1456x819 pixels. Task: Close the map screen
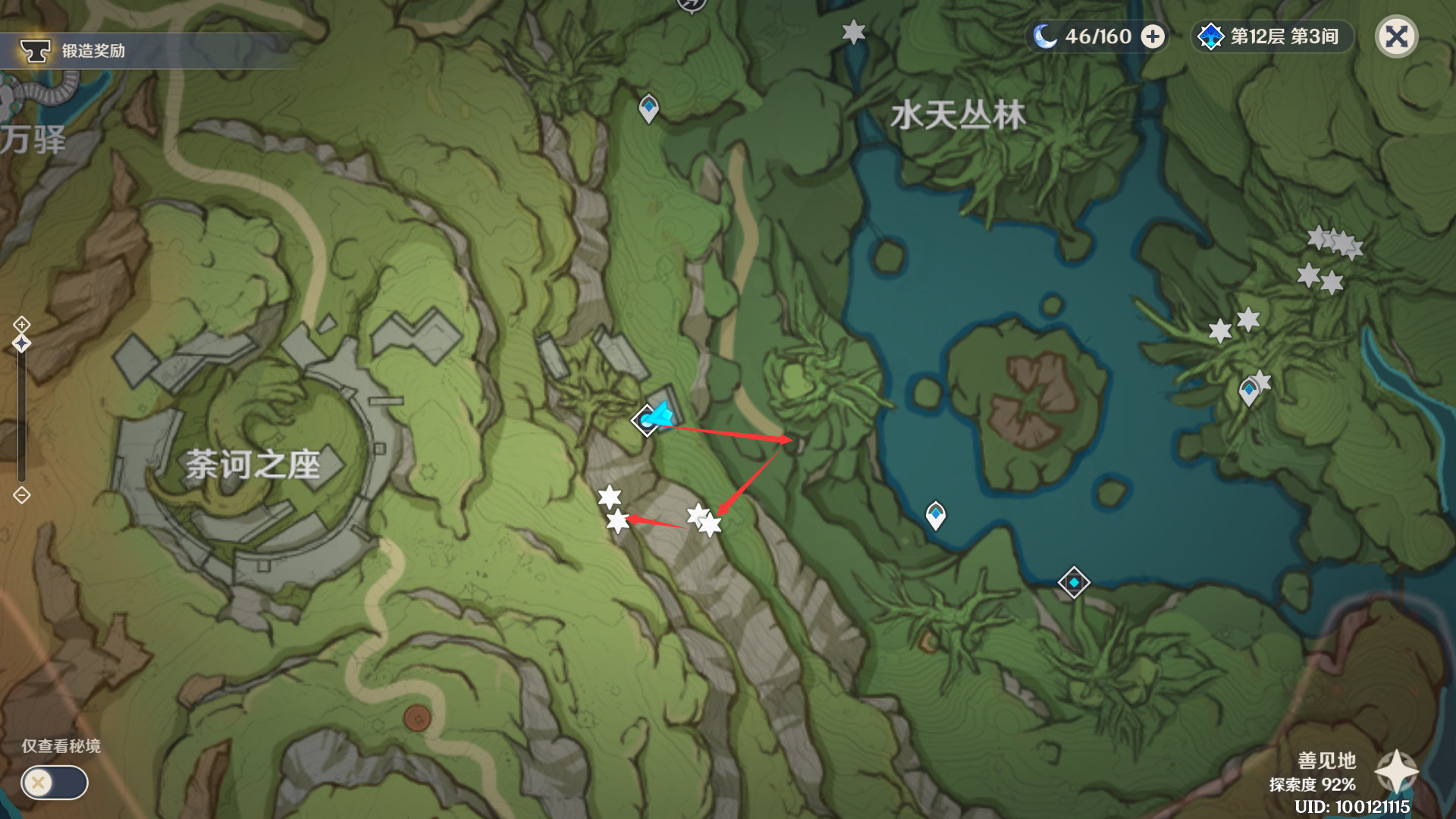pyautogui.click(x=1396, y=36)
